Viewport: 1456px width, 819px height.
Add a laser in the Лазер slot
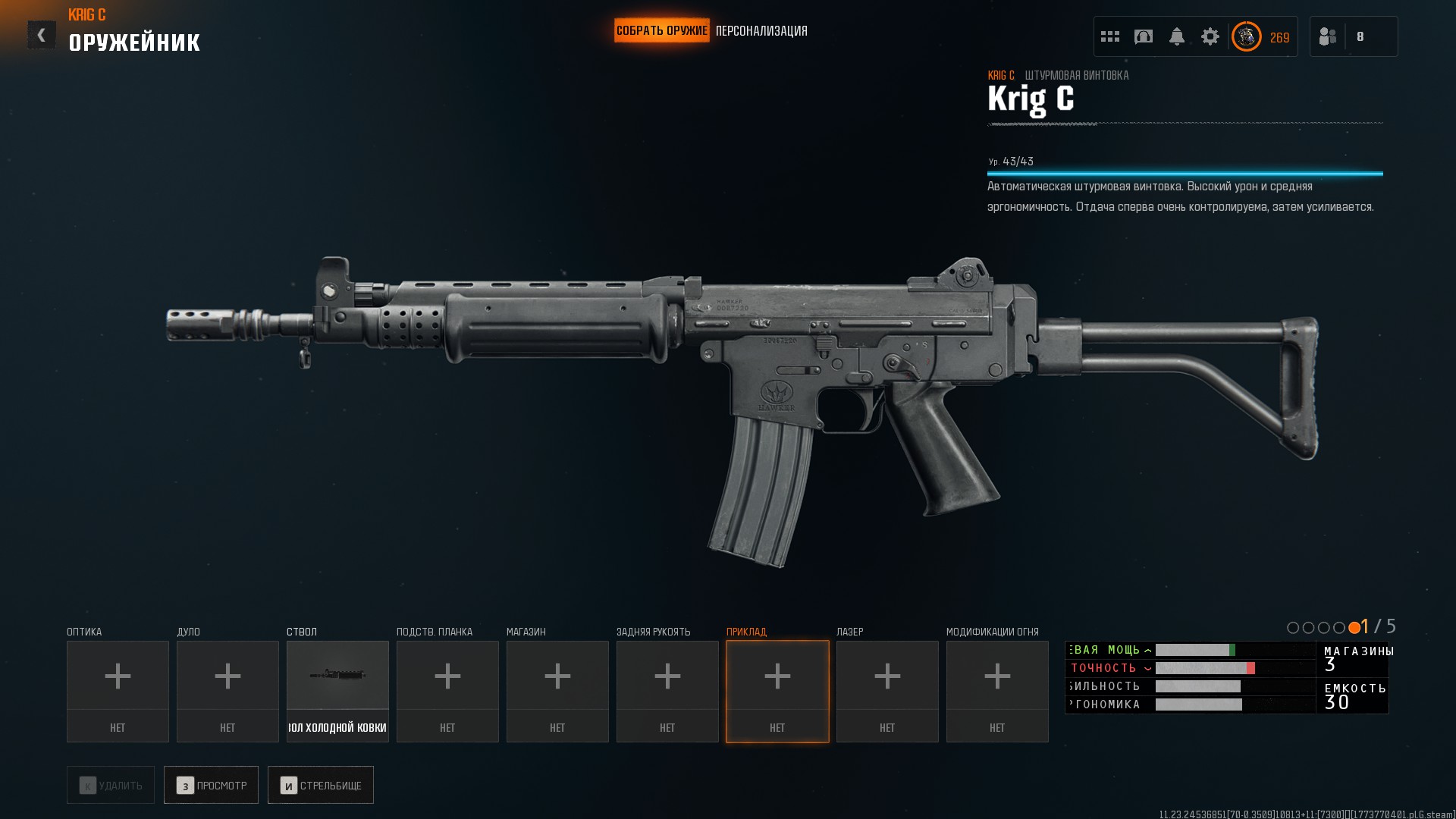tap(887, 691)
